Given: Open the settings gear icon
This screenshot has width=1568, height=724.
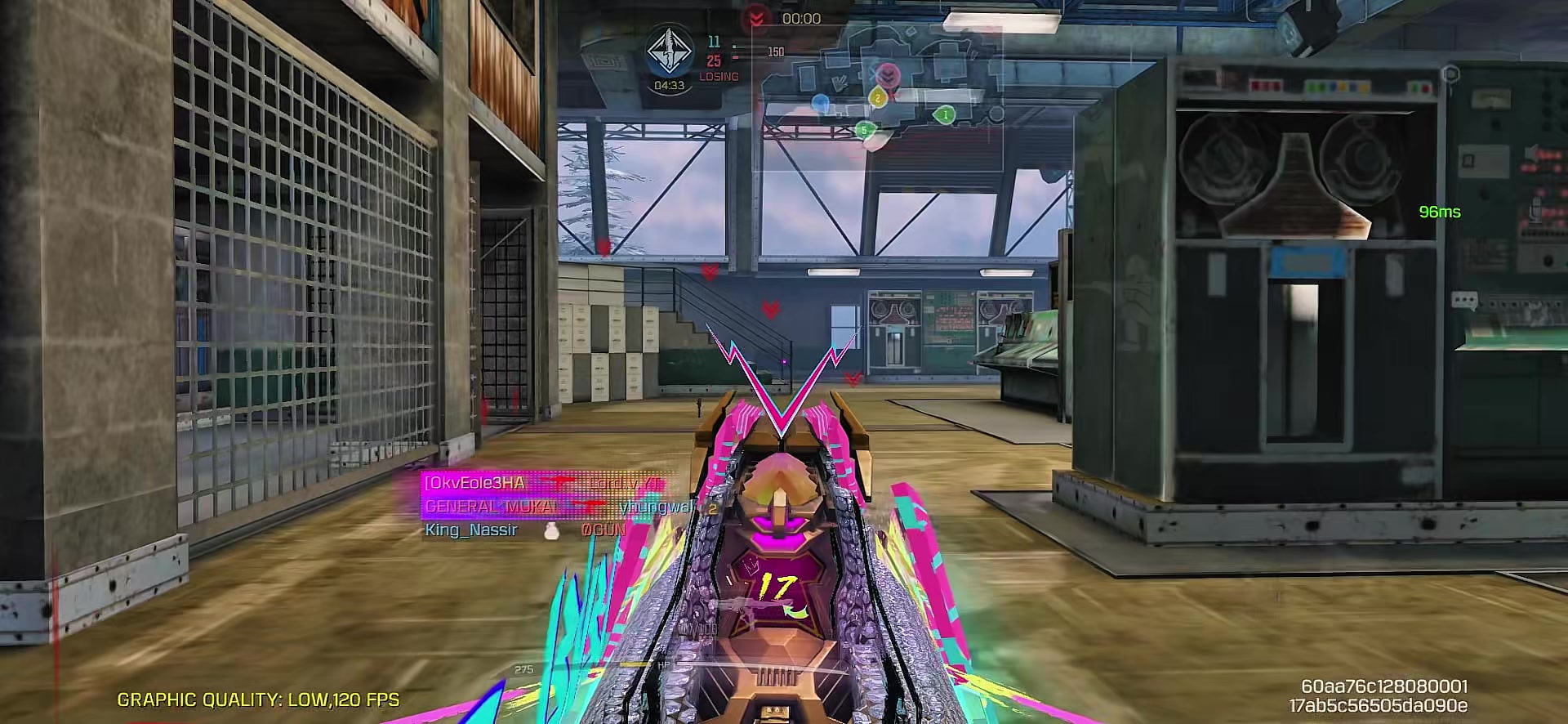Looking at the screenshot, I should (1450, 74).
